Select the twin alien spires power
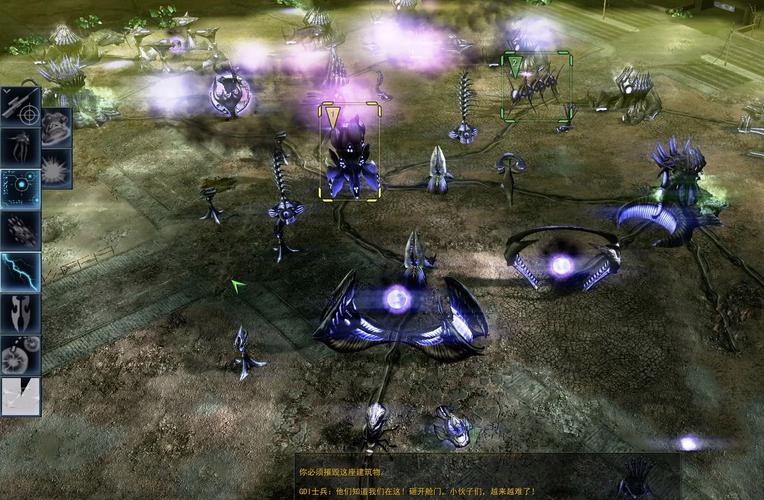The width and height of the screenshot is (764, 500). tap(20, 313)
